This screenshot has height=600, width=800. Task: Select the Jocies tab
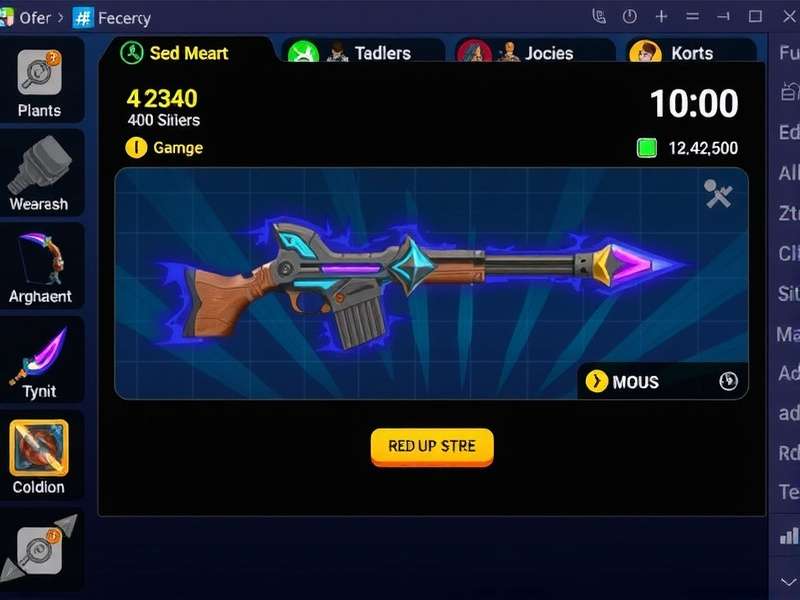(x=534, y=53)
